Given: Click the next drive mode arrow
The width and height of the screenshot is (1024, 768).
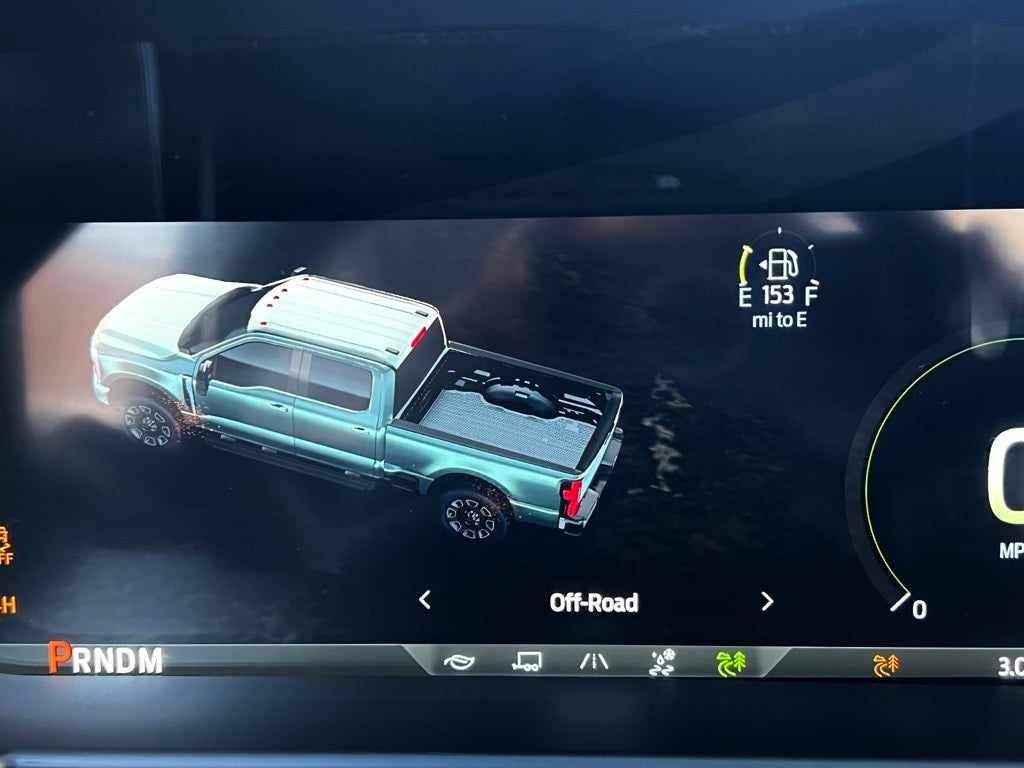Looking at the screenshot, I should [767, 601].
